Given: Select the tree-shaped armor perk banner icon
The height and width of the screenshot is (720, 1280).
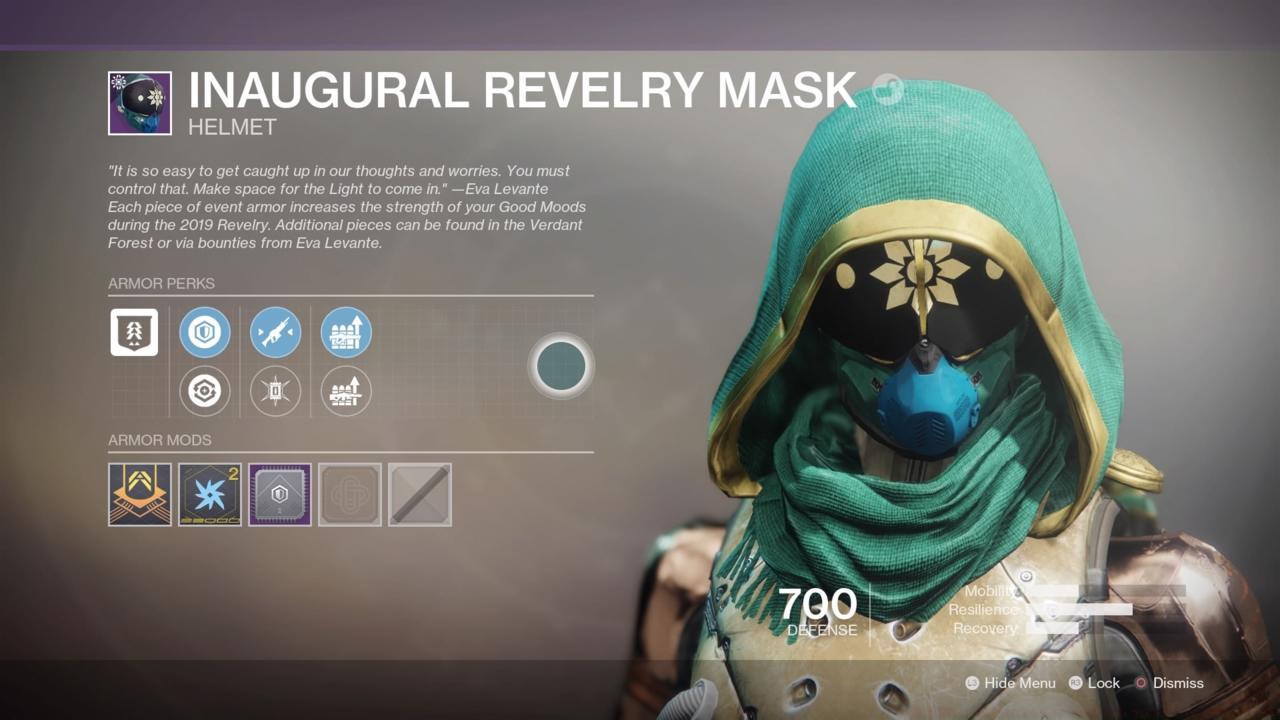Looking at the screenshot, I should click(x=134, y=332).
